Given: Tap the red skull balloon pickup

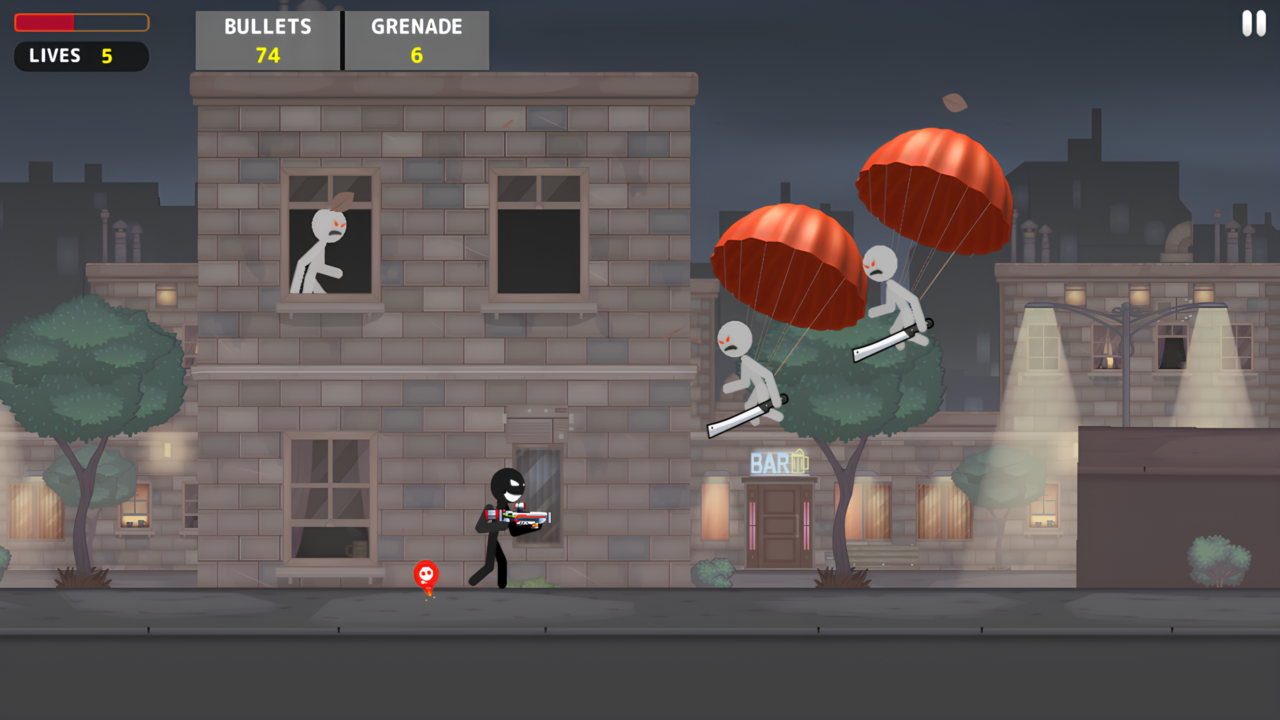Looking at the screenshot, I should pos(424,574).
